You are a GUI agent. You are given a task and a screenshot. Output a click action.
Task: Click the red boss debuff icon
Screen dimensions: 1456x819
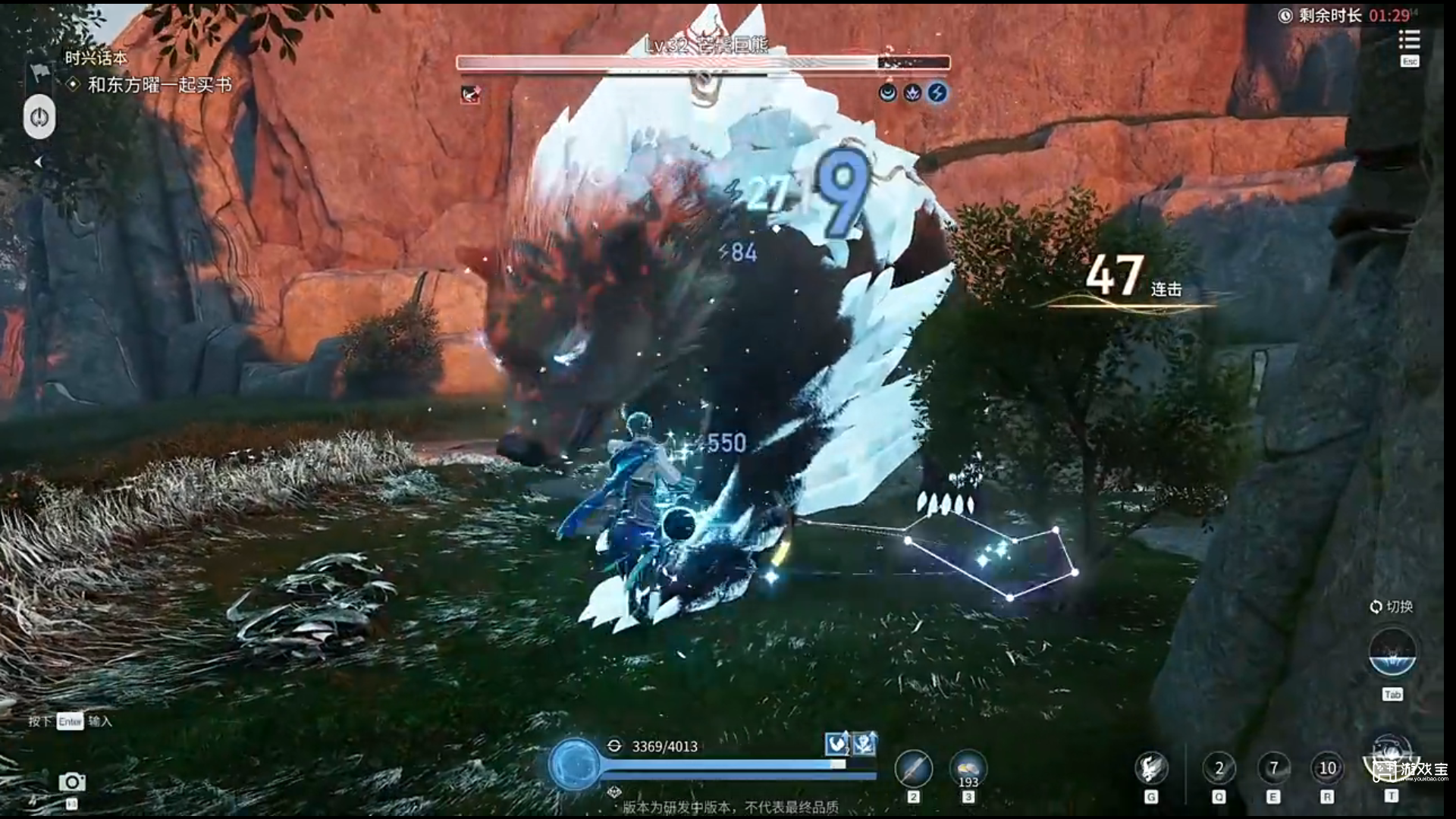tap(470, 94)
